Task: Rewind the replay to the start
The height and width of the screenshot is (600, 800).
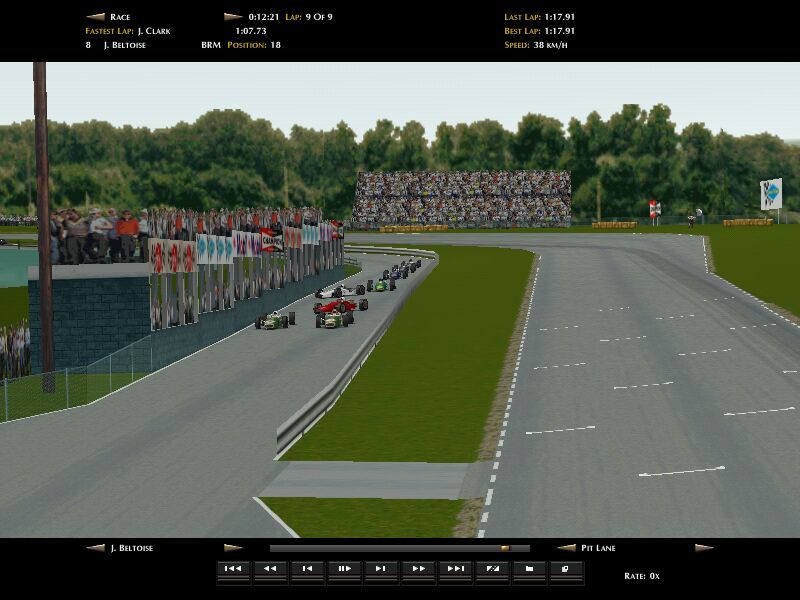Action: (232, 569)
